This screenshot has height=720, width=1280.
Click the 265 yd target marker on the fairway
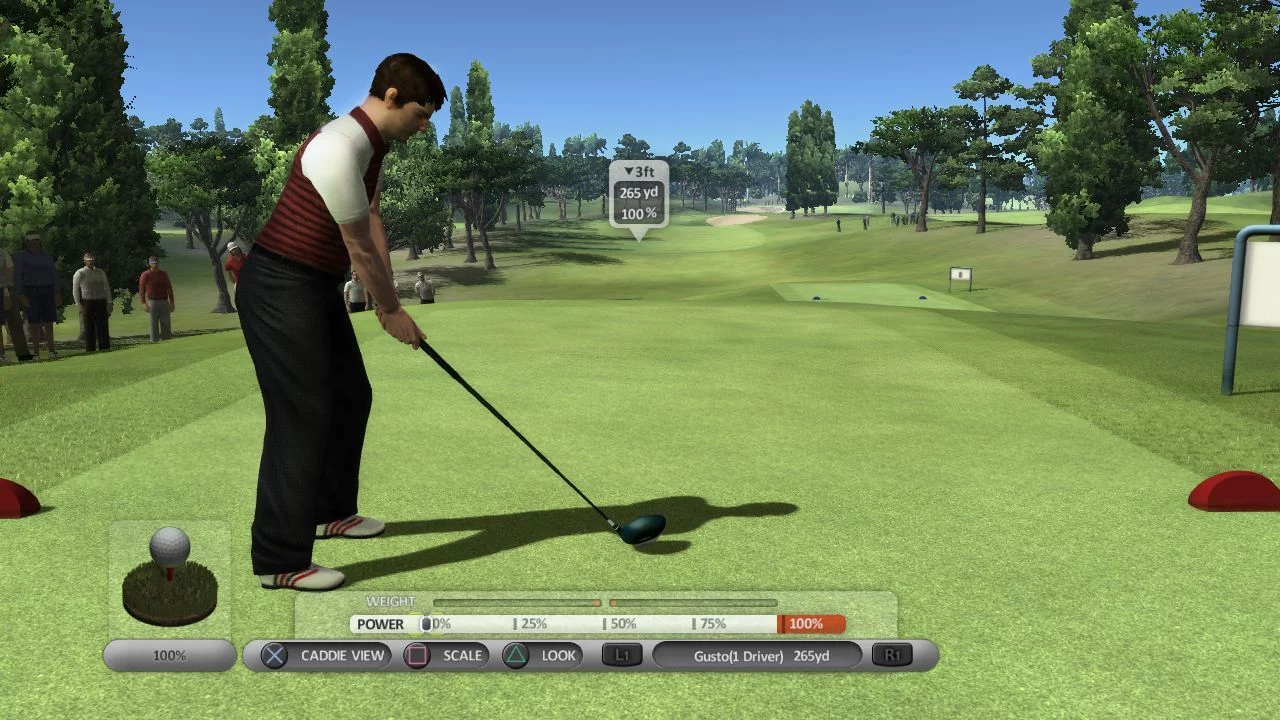point(638,198)
